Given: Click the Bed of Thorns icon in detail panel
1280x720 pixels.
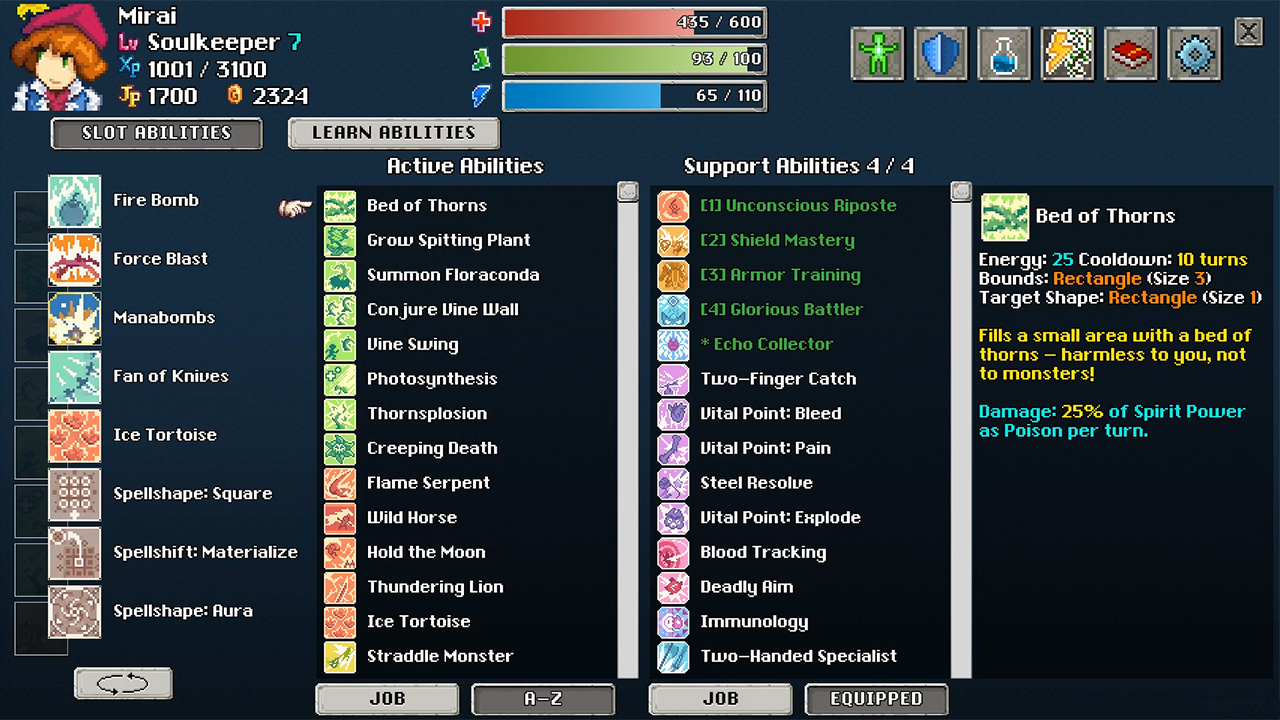Looking at the screenshot, I should pos(1005,216).
